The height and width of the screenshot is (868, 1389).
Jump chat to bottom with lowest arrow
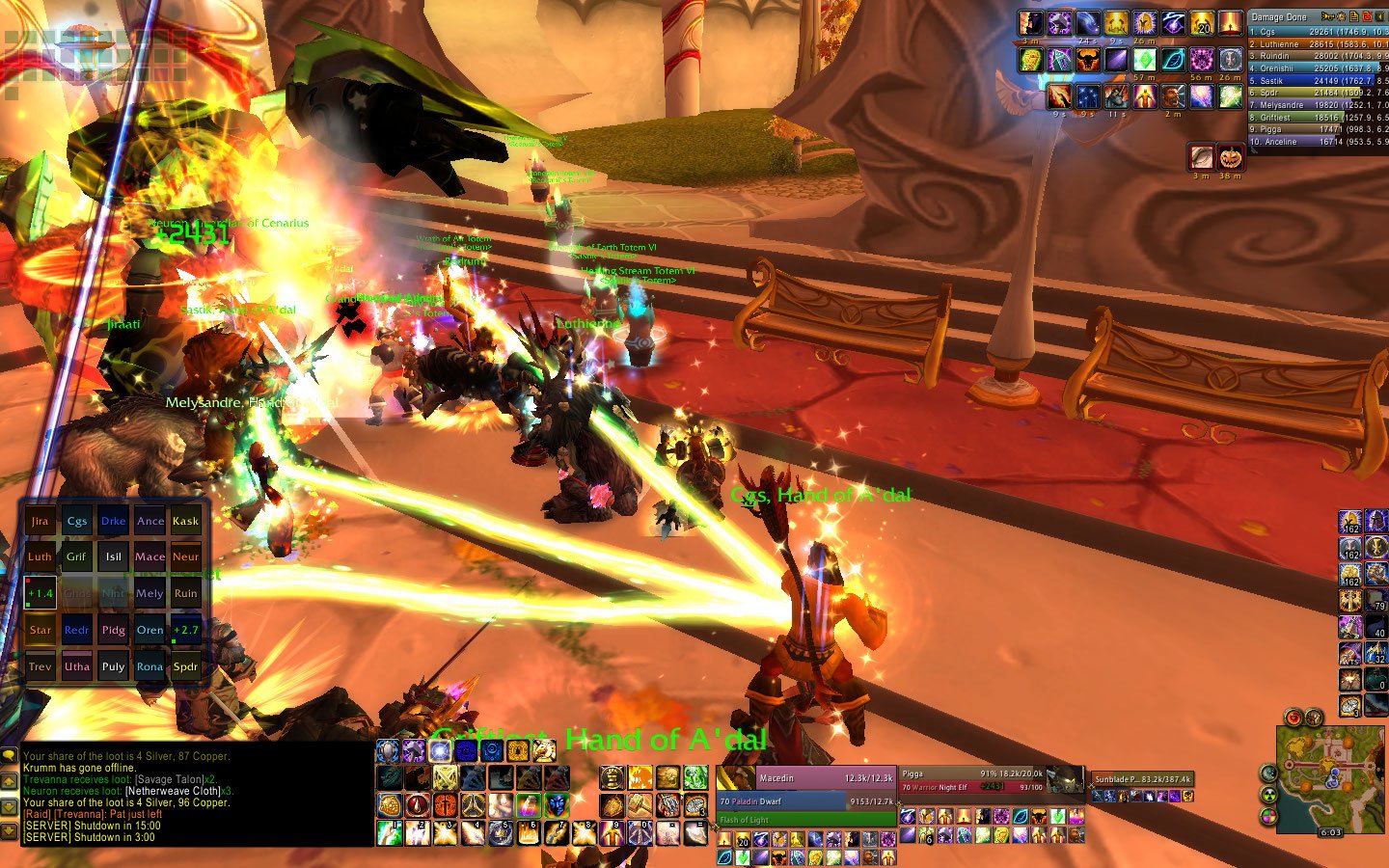(10, 830)
